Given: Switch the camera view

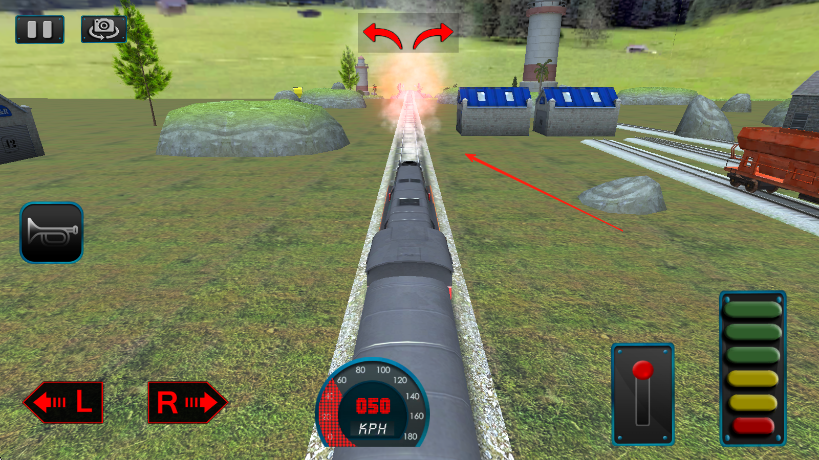Looking at the screenshot, I should 103,29.
